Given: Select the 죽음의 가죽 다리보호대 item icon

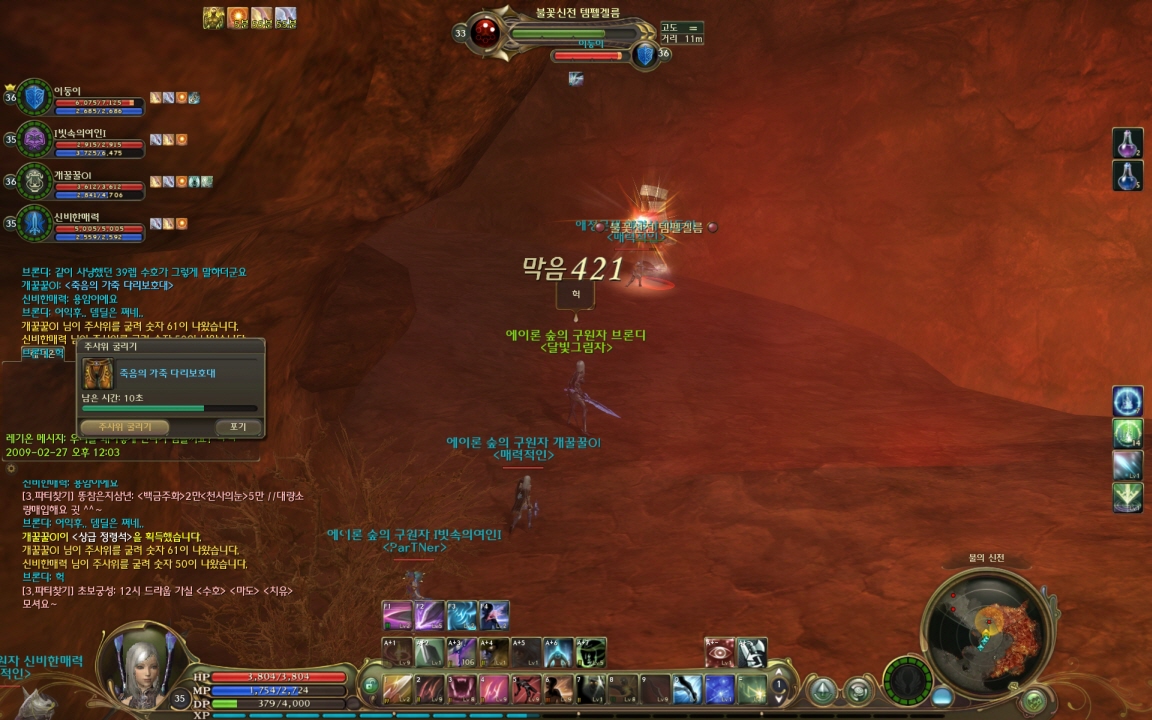Looking at the screenshot, I should point(98,373).
